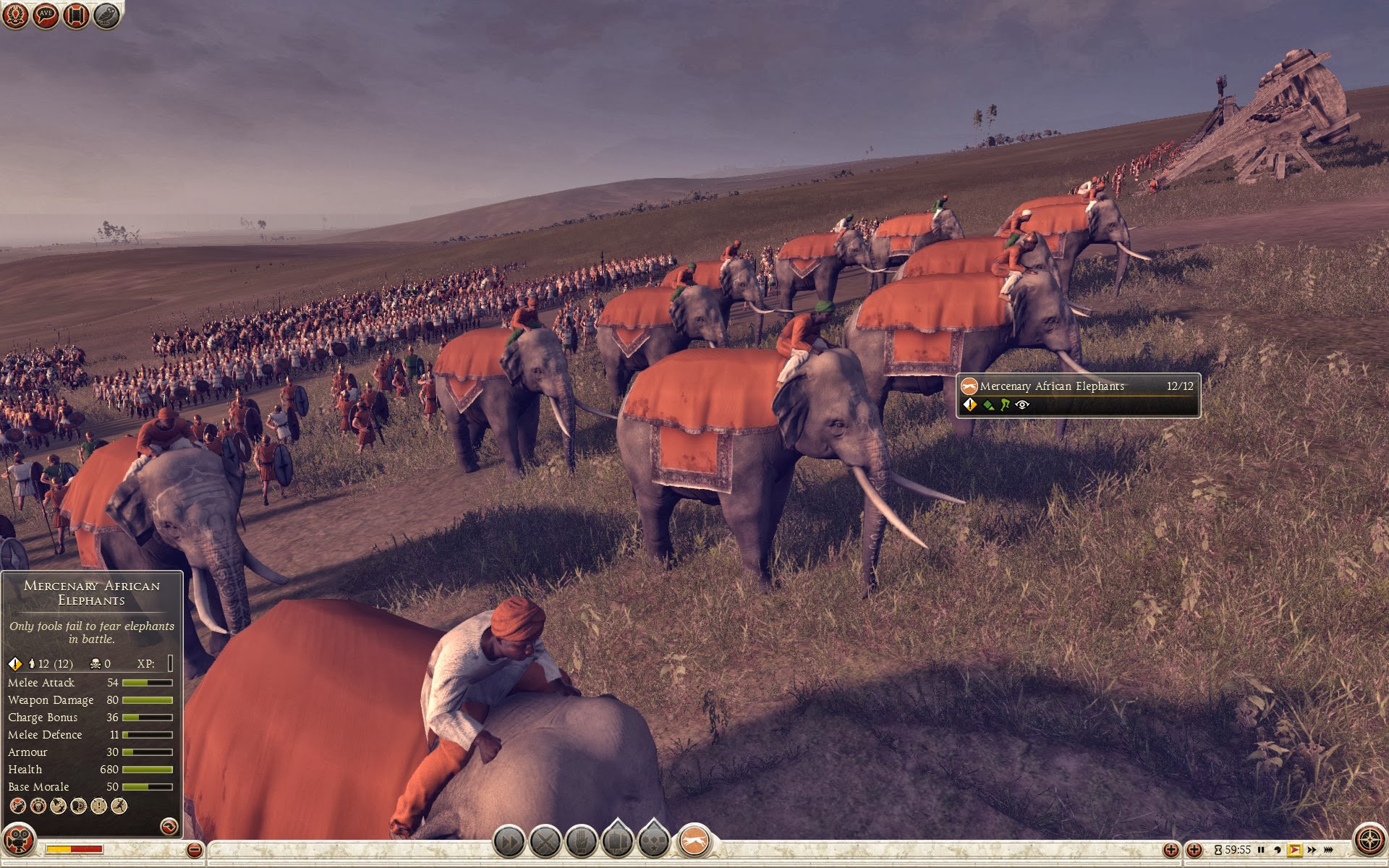This screenshot has height=868, width=1389.
Task: Switch to slow motion speed
Action: click(x=1278, y=850)
